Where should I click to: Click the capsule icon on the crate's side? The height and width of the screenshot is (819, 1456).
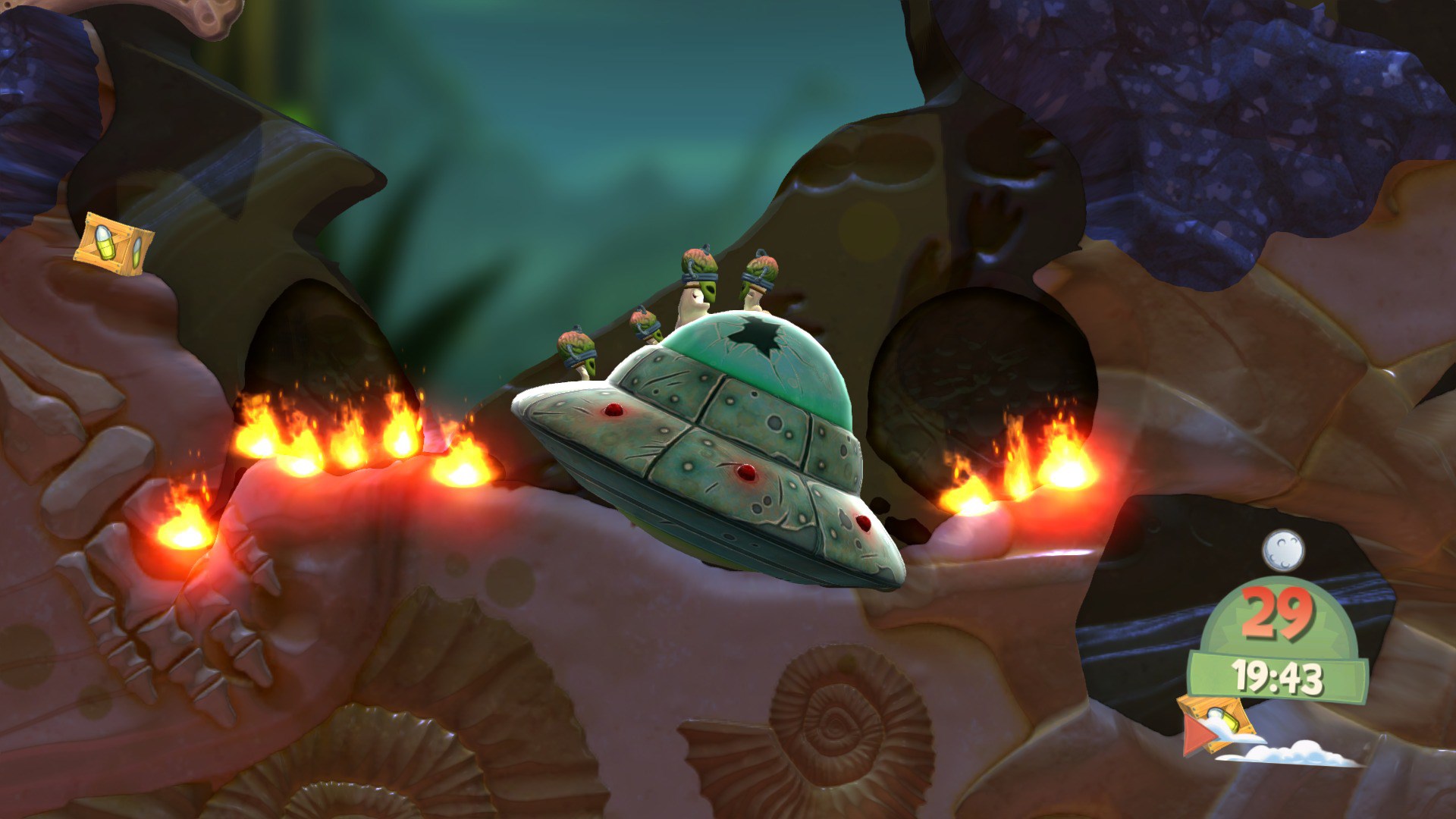[x=138, y=252]
